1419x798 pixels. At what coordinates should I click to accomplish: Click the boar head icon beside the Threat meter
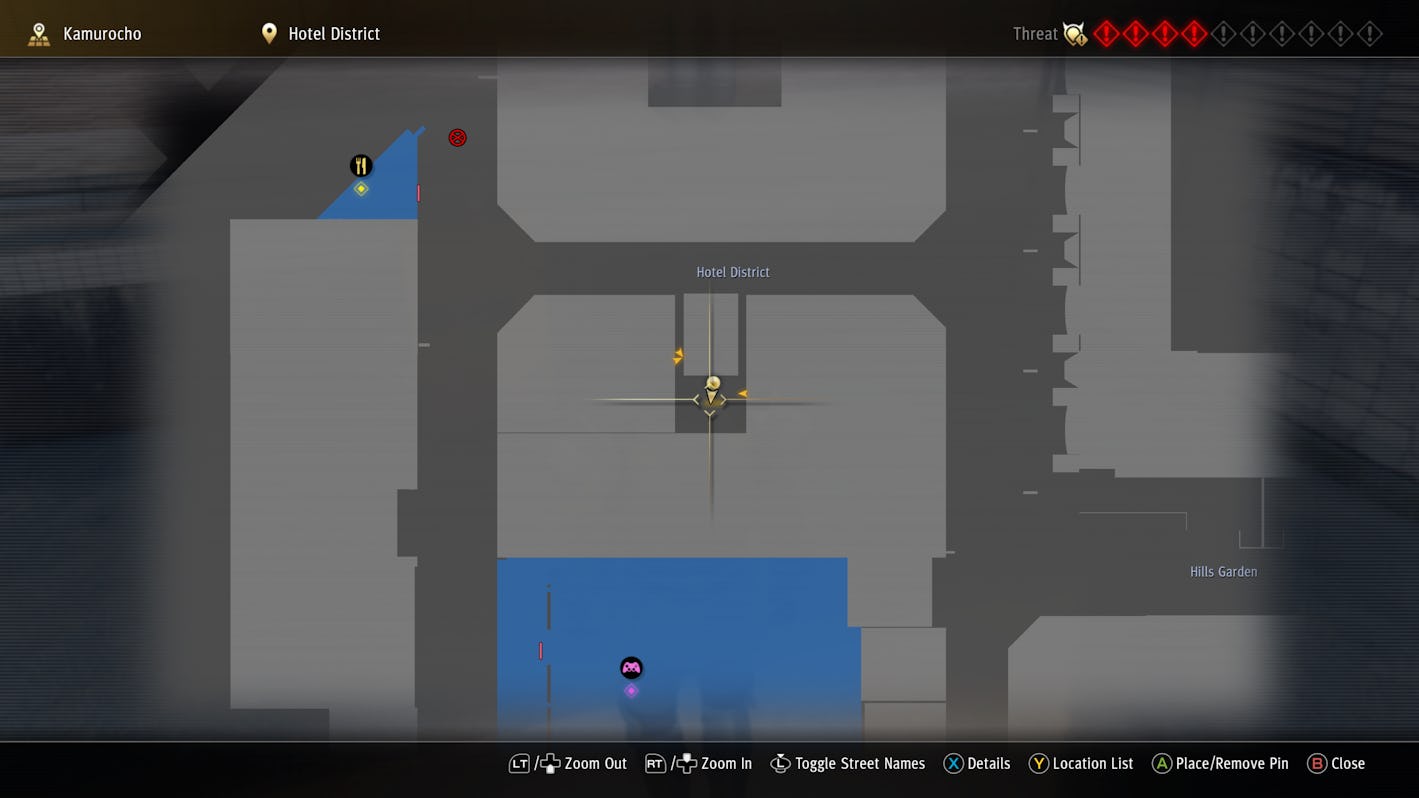1073,33
